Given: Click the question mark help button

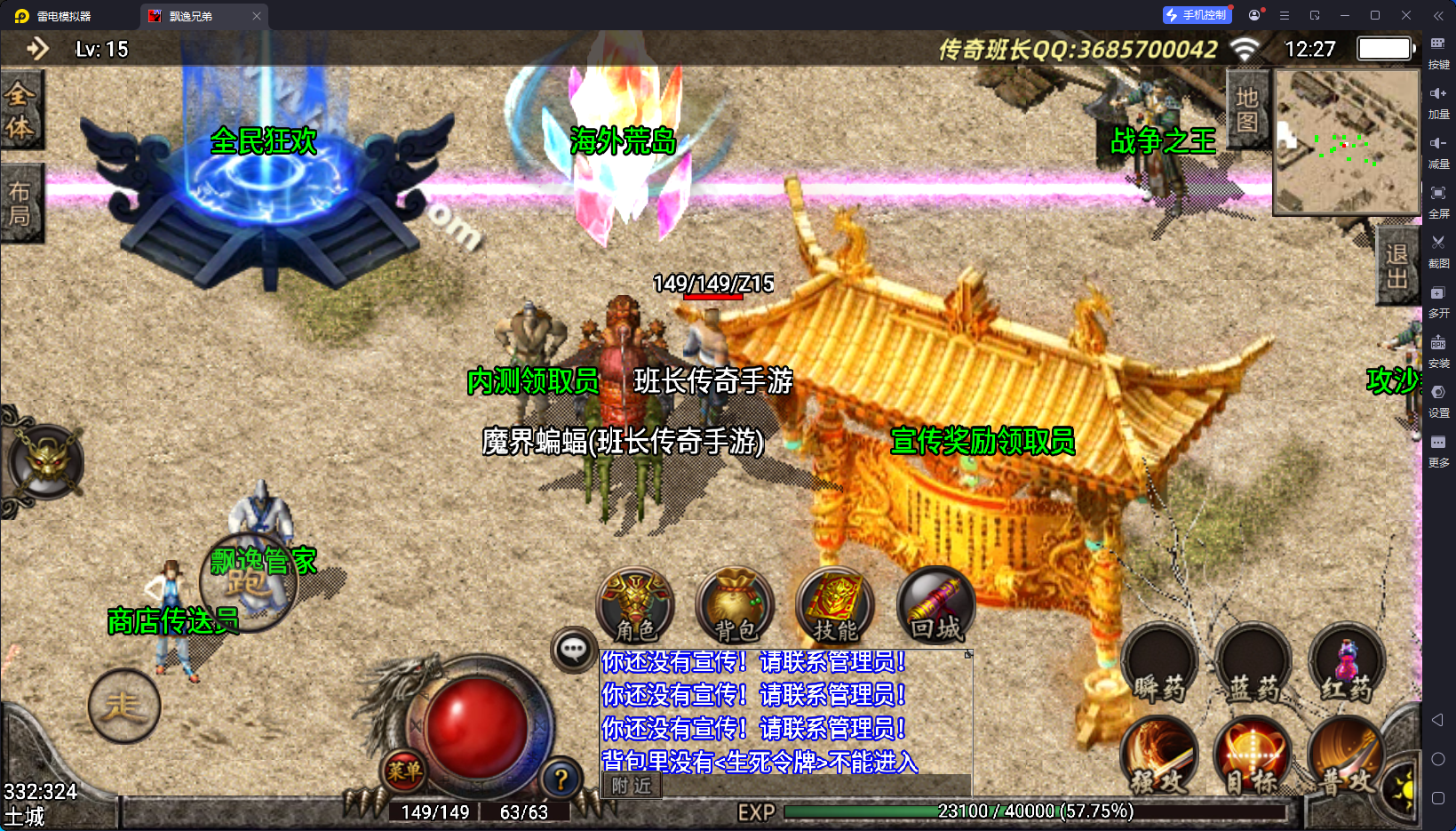Looking at the screenshot, I should [561, 779].
